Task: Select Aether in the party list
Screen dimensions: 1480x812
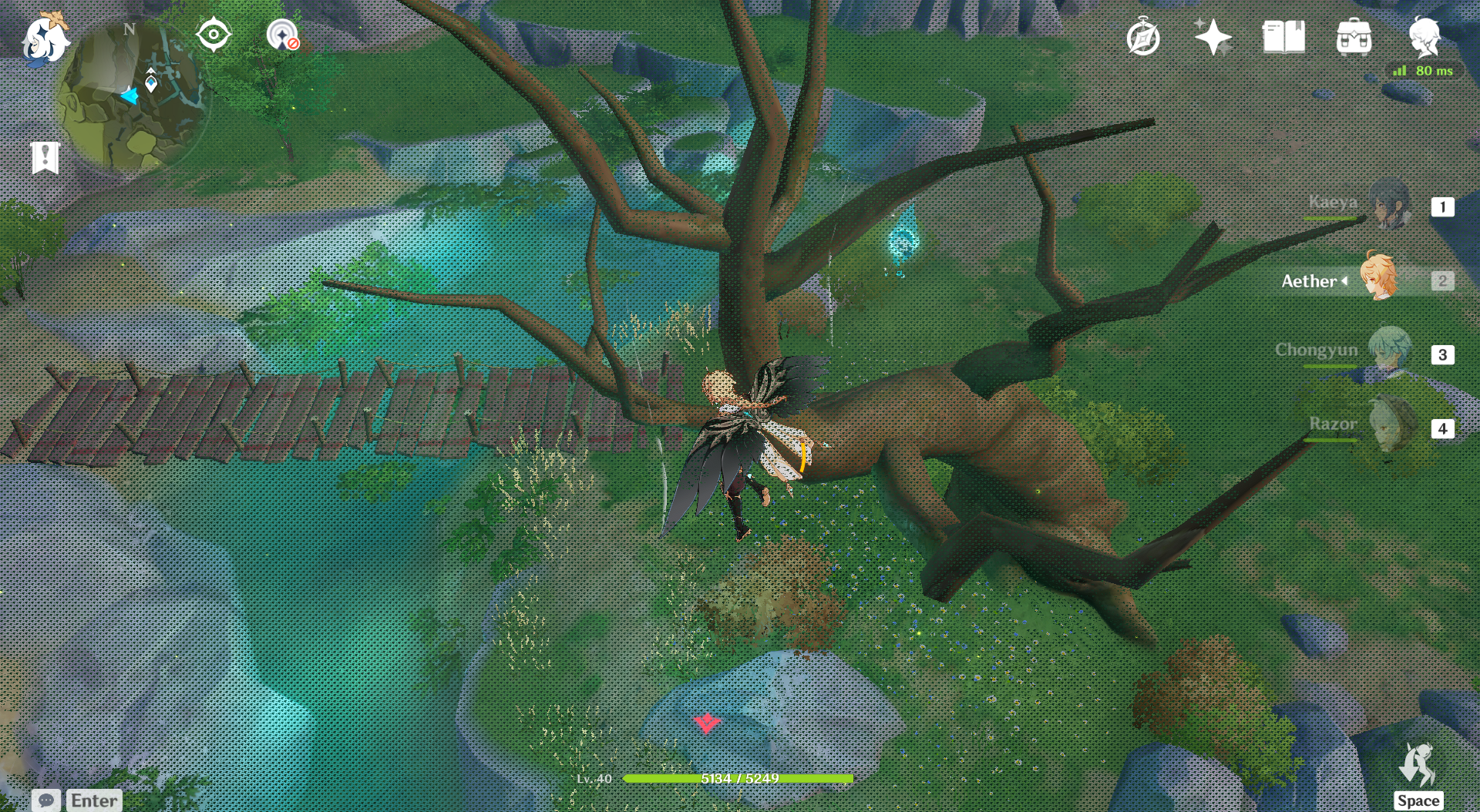Action: click(x=1377, y=279)
